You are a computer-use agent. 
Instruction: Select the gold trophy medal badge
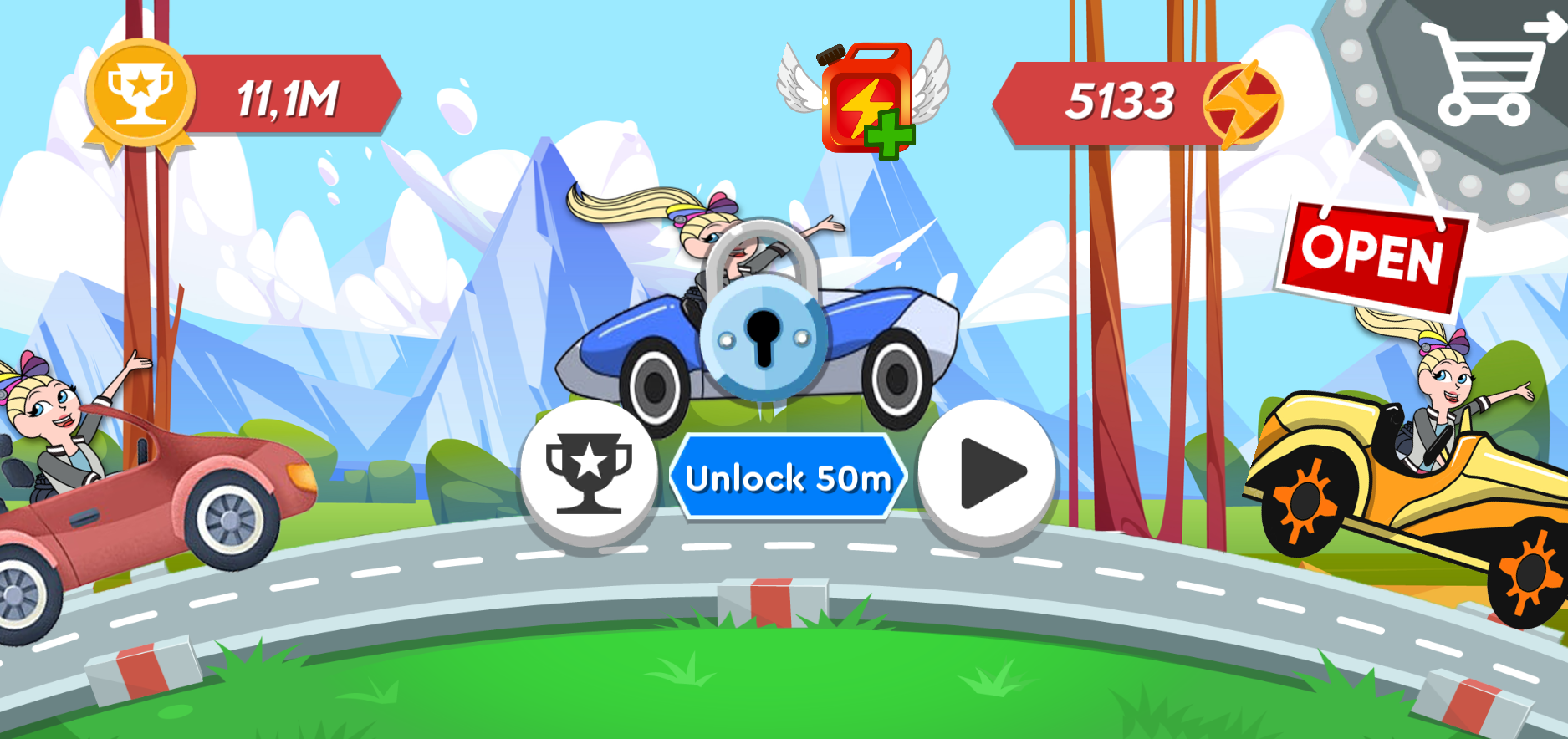[x=140, y=92]
